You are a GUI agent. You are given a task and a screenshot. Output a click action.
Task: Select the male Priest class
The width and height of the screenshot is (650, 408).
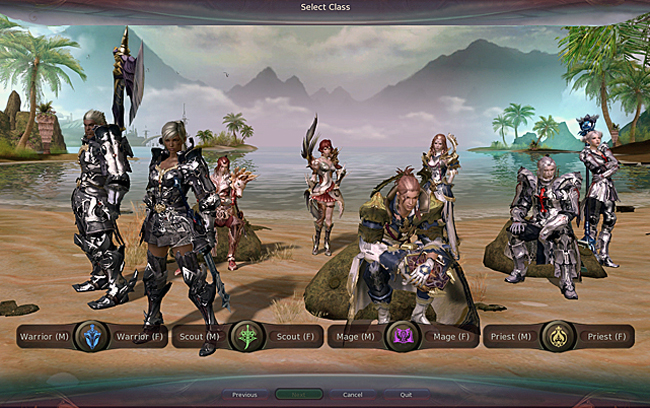coord(512,336)
